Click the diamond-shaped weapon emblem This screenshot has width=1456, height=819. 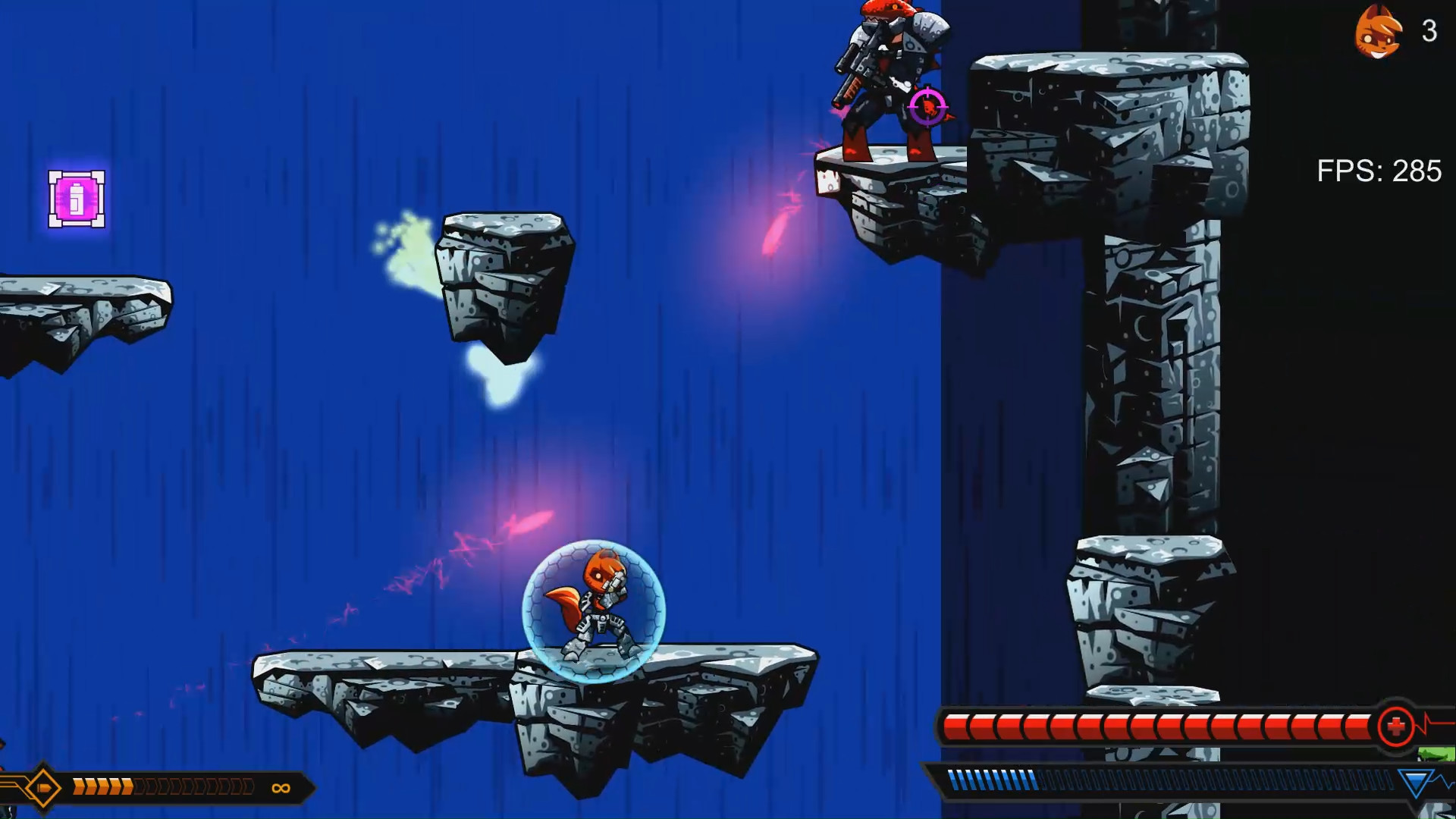tap(43, 787)
